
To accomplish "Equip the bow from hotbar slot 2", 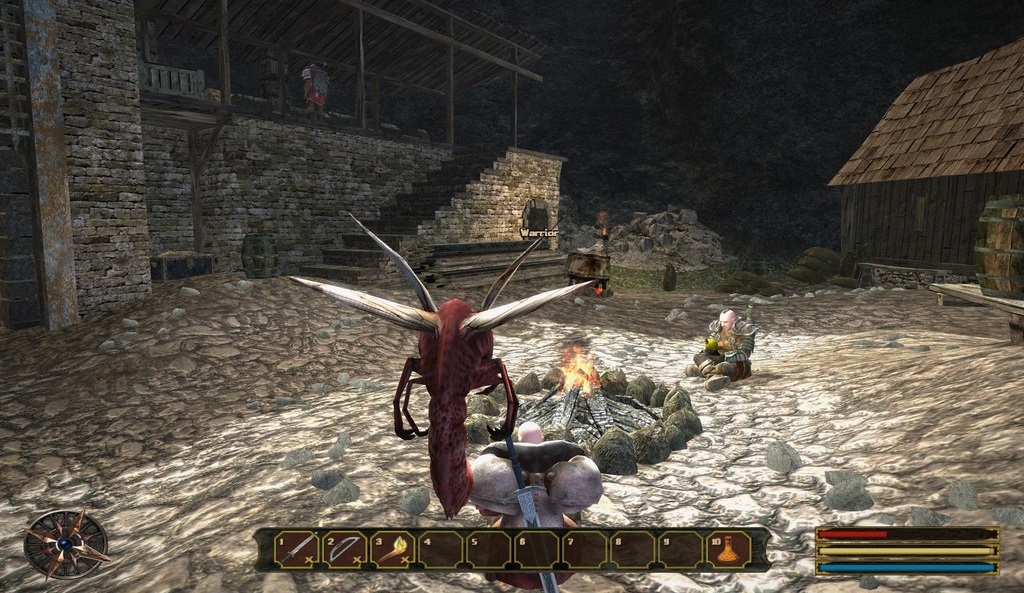I will [345, 549].
